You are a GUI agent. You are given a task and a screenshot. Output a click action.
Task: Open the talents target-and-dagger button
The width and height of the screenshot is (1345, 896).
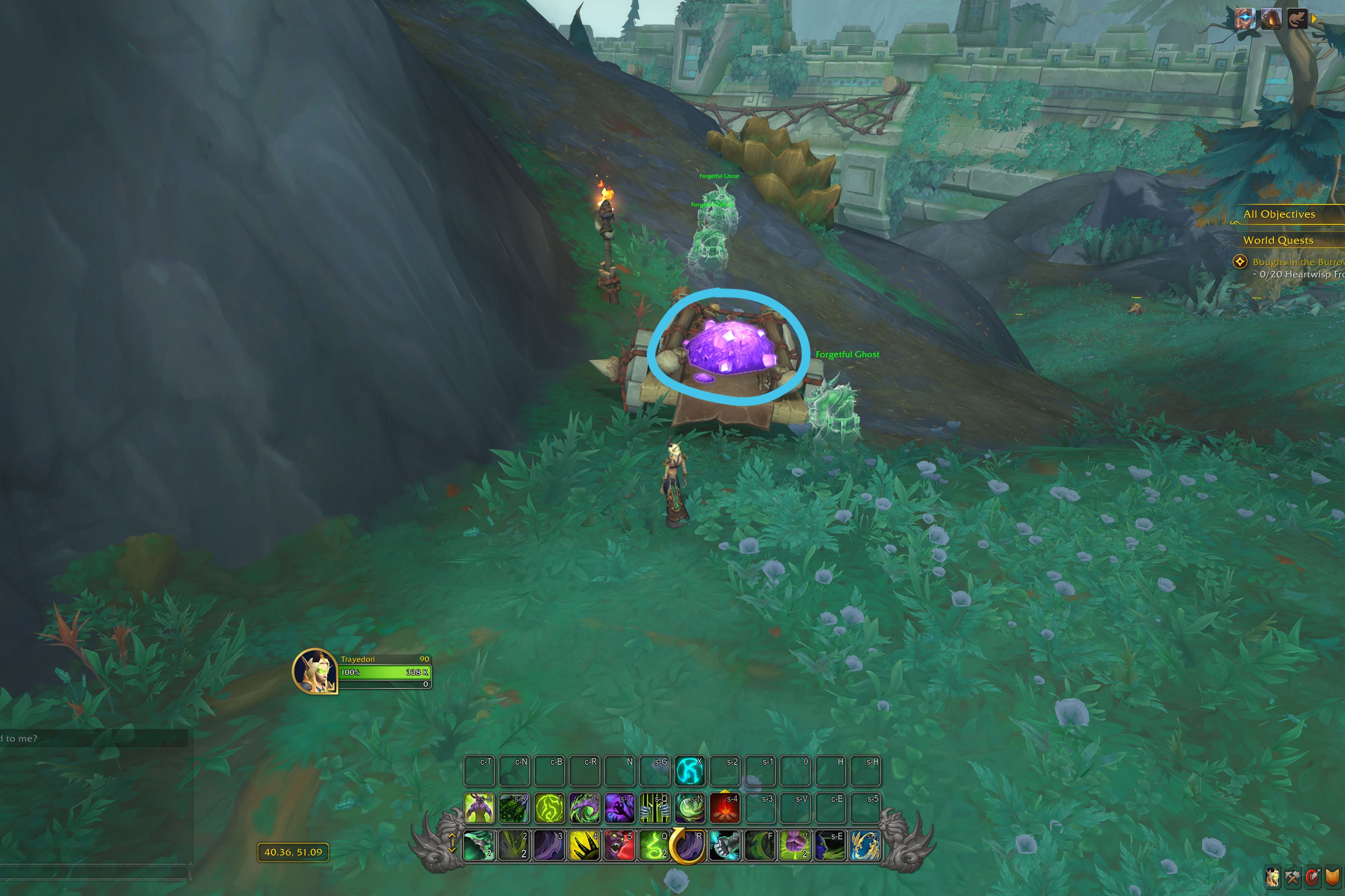(1312, 876)
